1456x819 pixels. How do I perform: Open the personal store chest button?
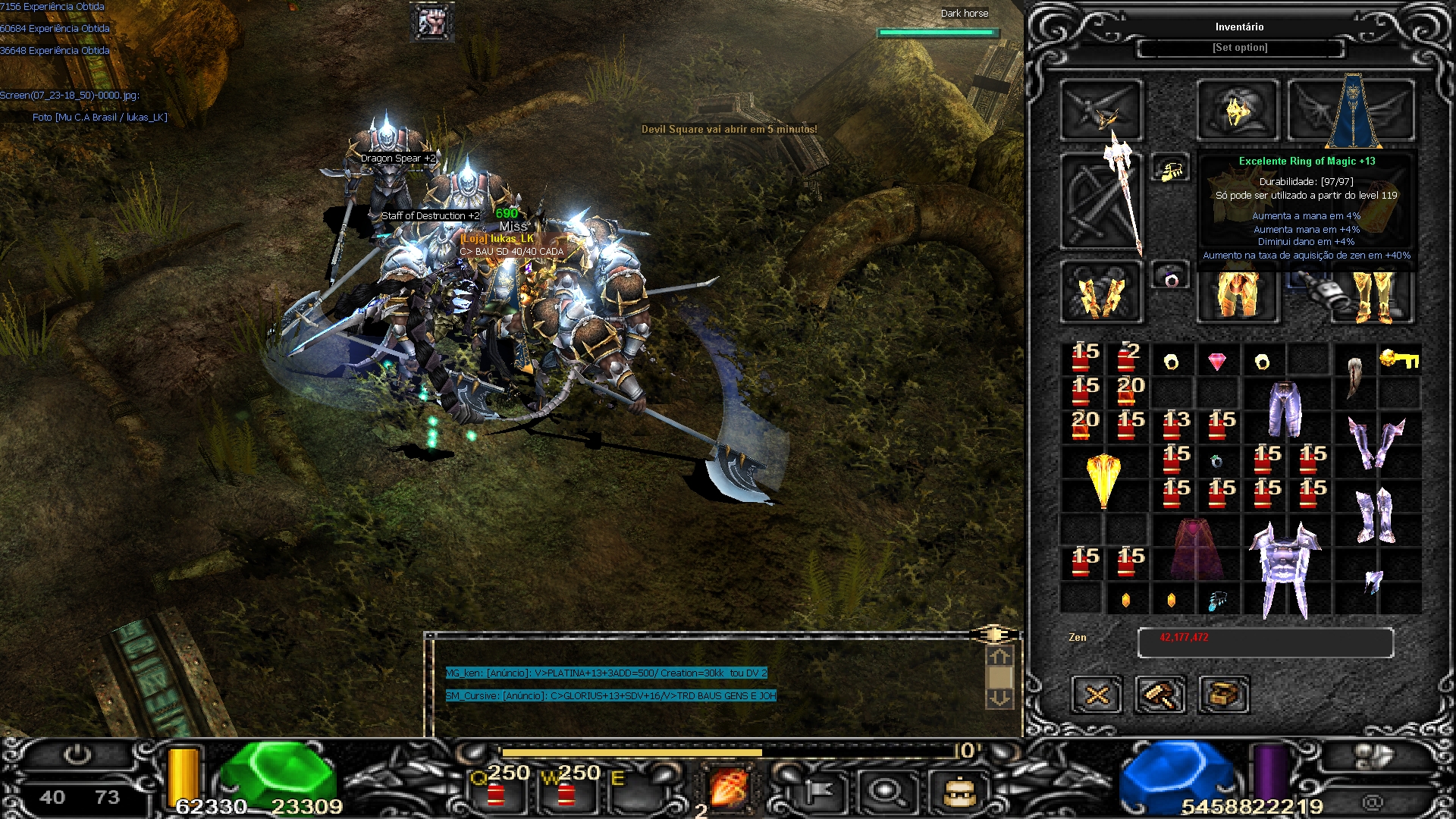pos(1224,694)
